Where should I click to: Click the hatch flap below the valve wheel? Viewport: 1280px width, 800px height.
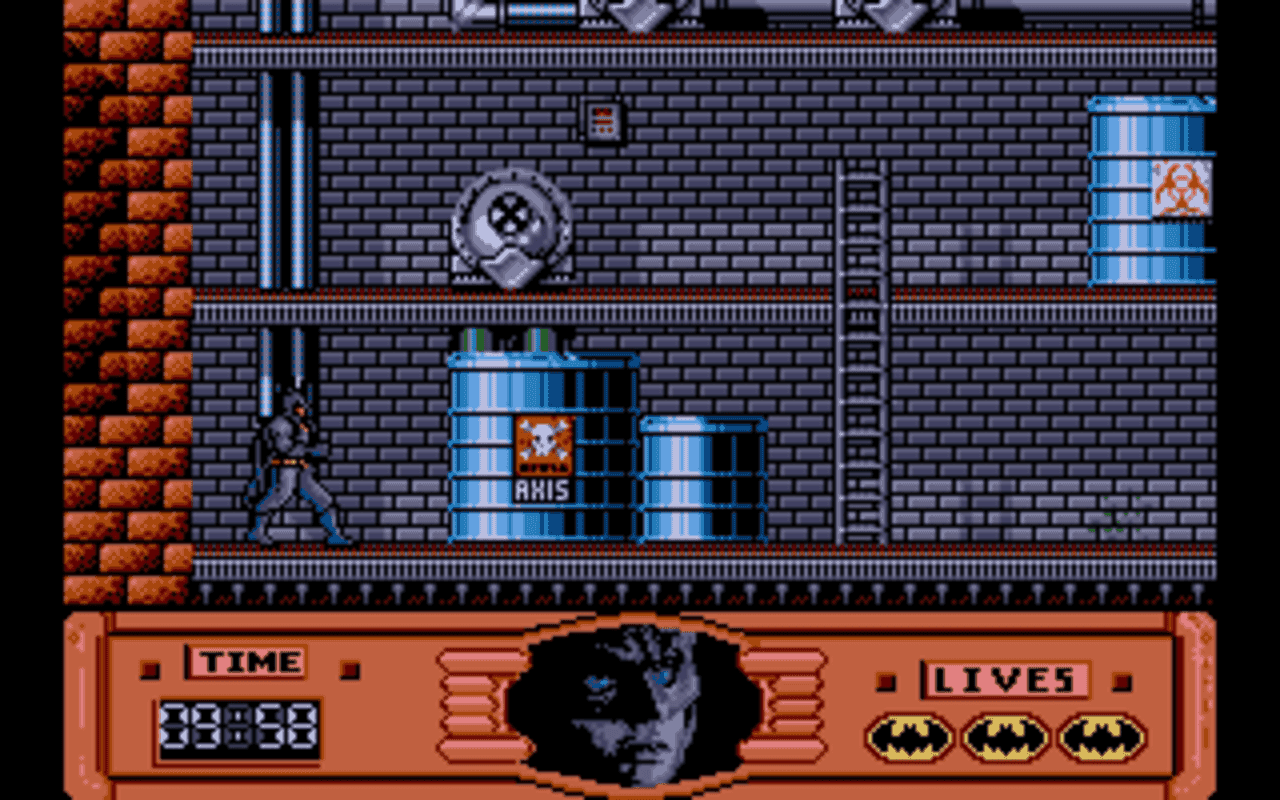coord(513,265)
